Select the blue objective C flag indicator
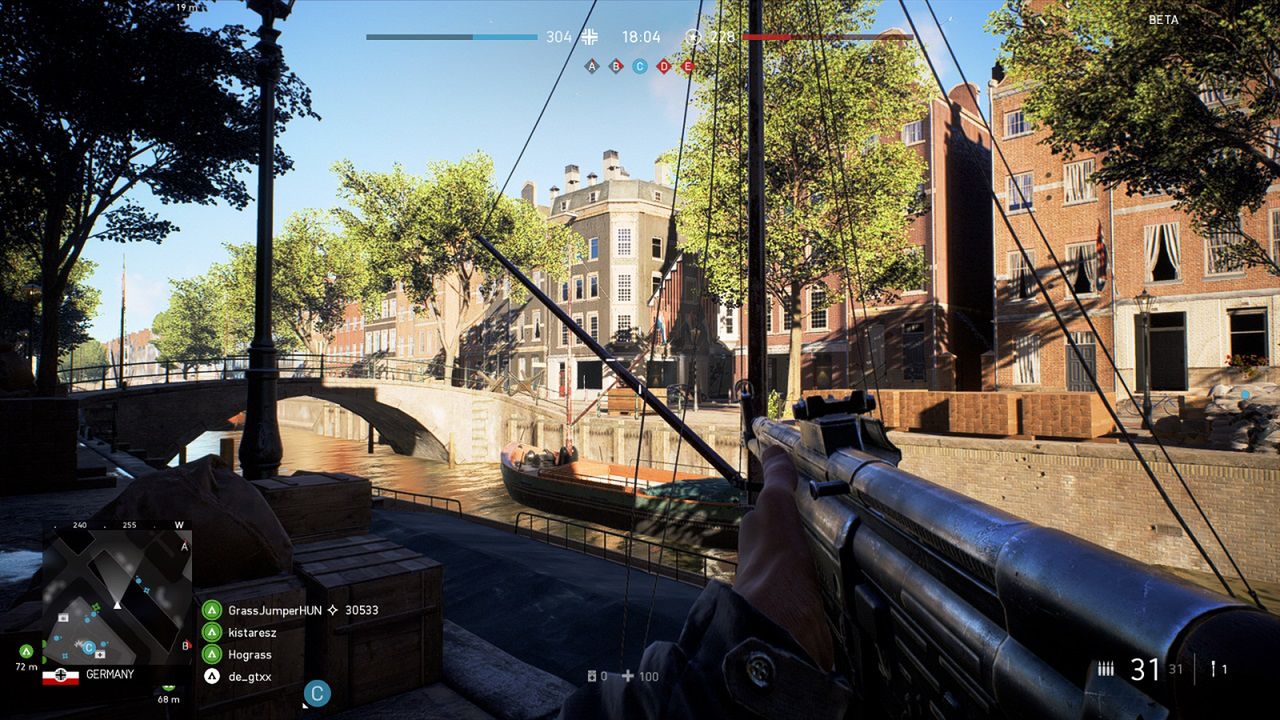Screen dimensions: 1280x720 point(640,66)
